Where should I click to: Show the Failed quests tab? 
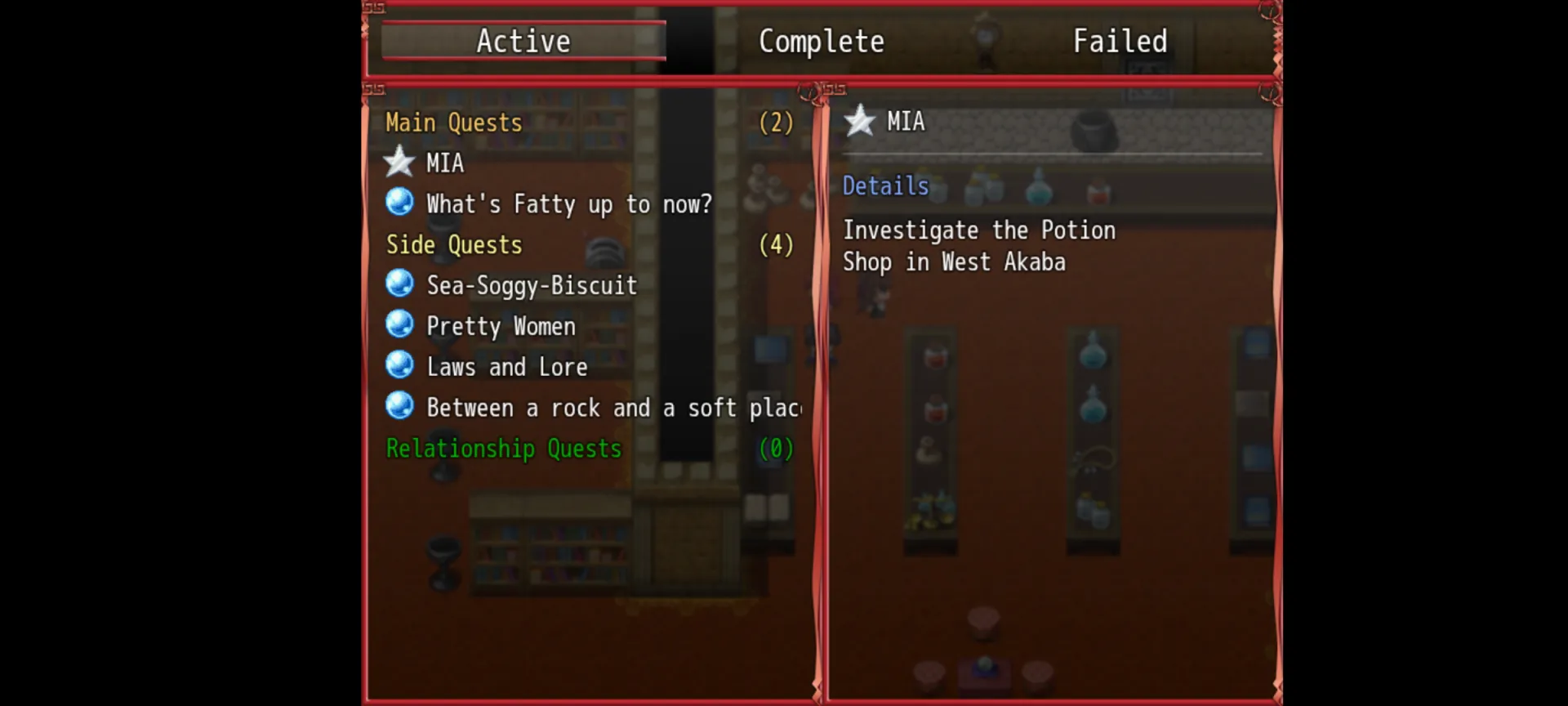tap(1120, 41)
